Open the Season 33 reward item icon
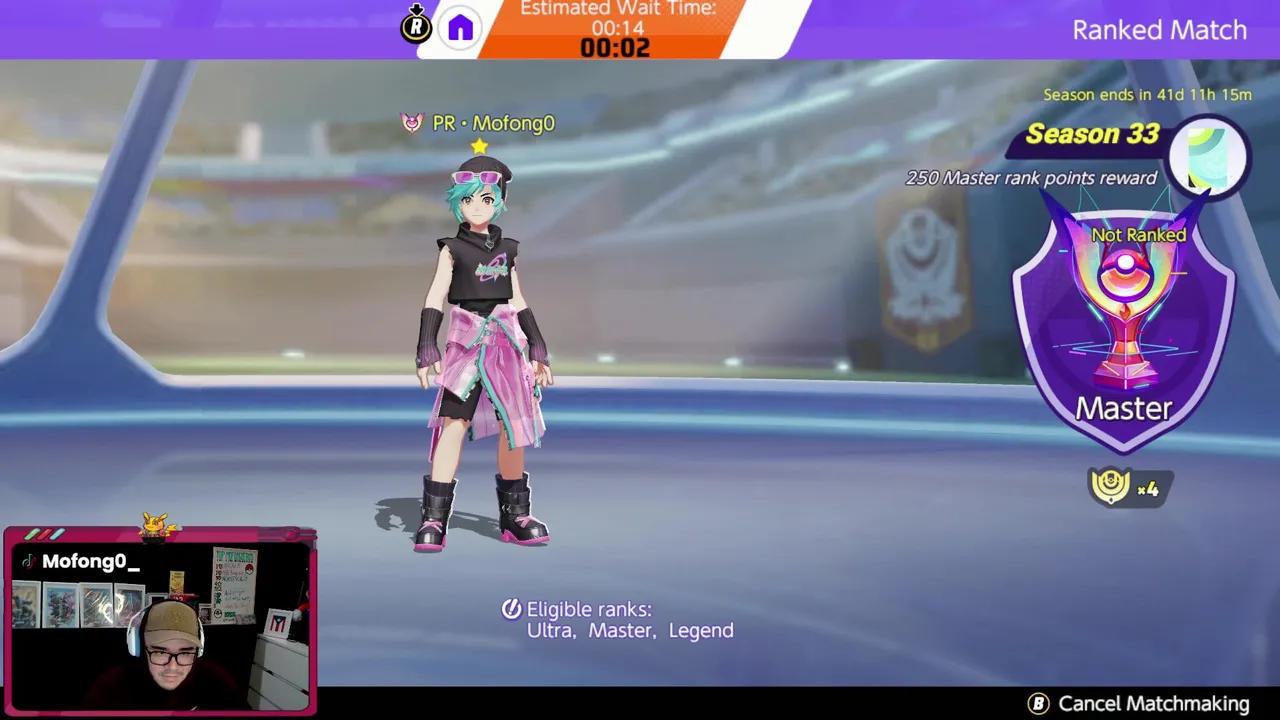The width and height of the screenshot is (1280, 720). [x=1208, y=155]
